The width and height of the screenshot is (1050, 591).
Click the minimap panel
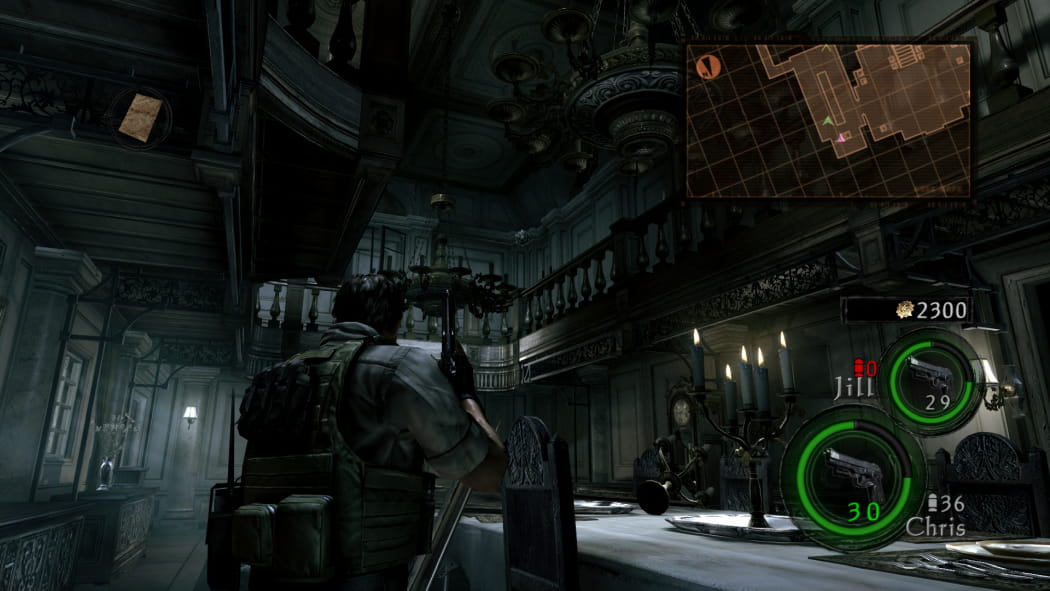click(x=829, y=119)
